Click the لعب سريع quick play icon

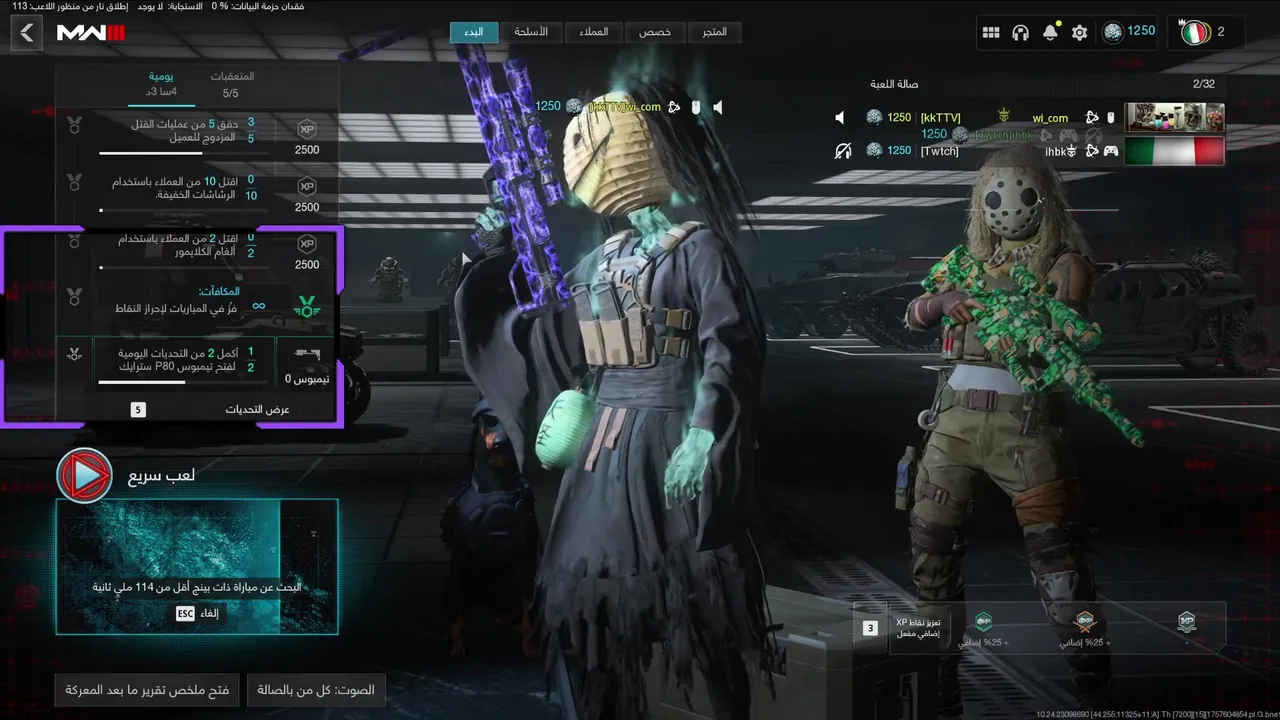tap(84, 476)
